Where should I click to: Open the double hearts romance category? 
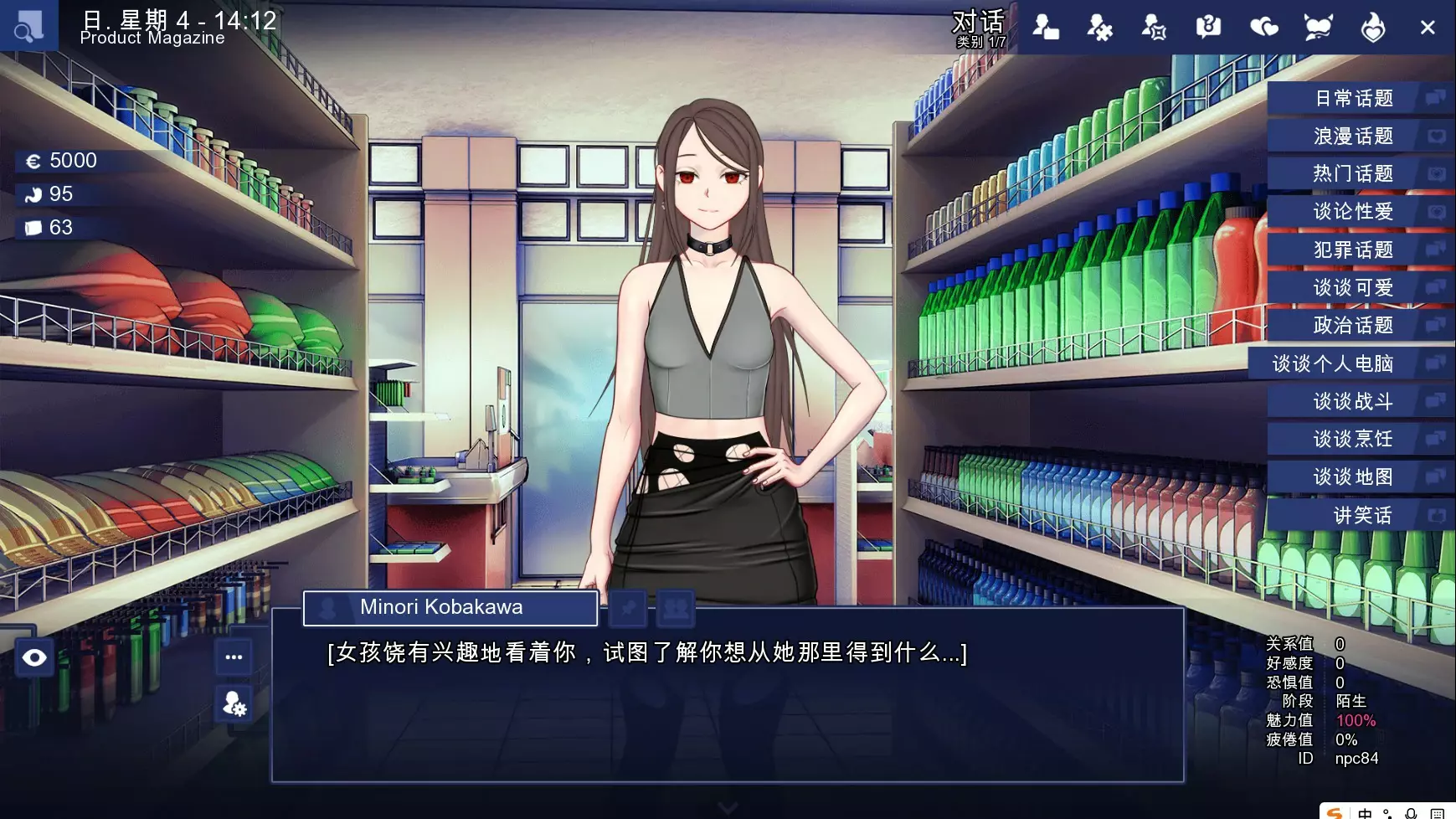(1263, 28)
